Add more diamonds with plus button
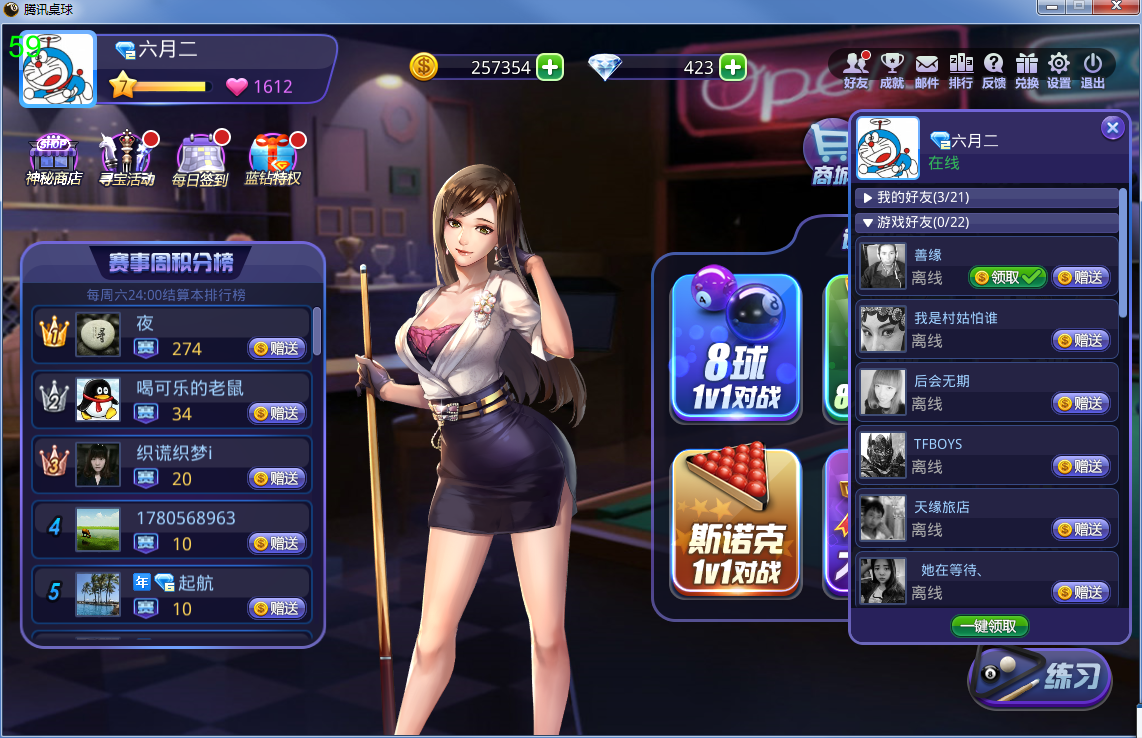Viewport: 1142px width, 738px height. point(733,67)
